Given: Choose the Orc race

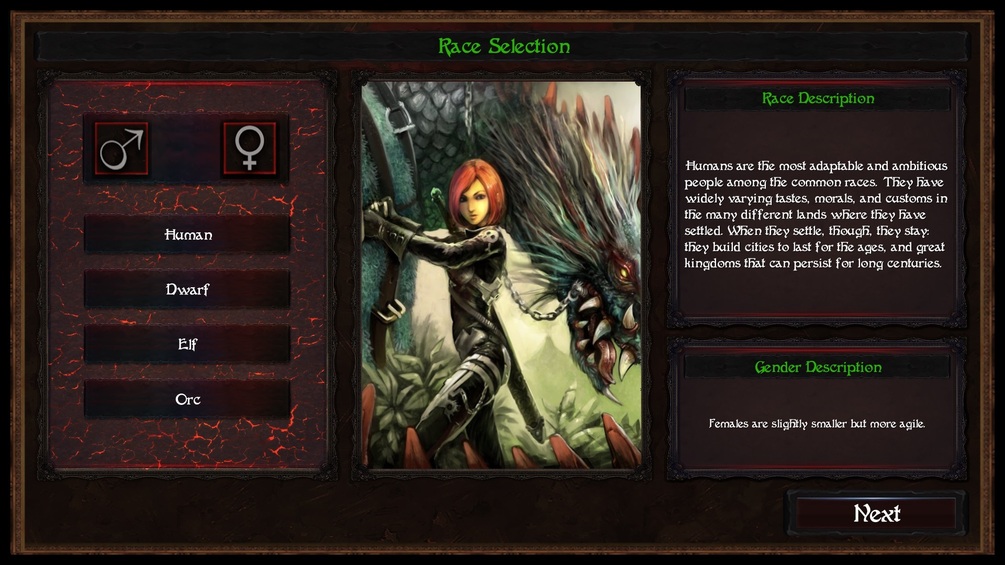Looking at the screenshot, I should tap(188, 399).
